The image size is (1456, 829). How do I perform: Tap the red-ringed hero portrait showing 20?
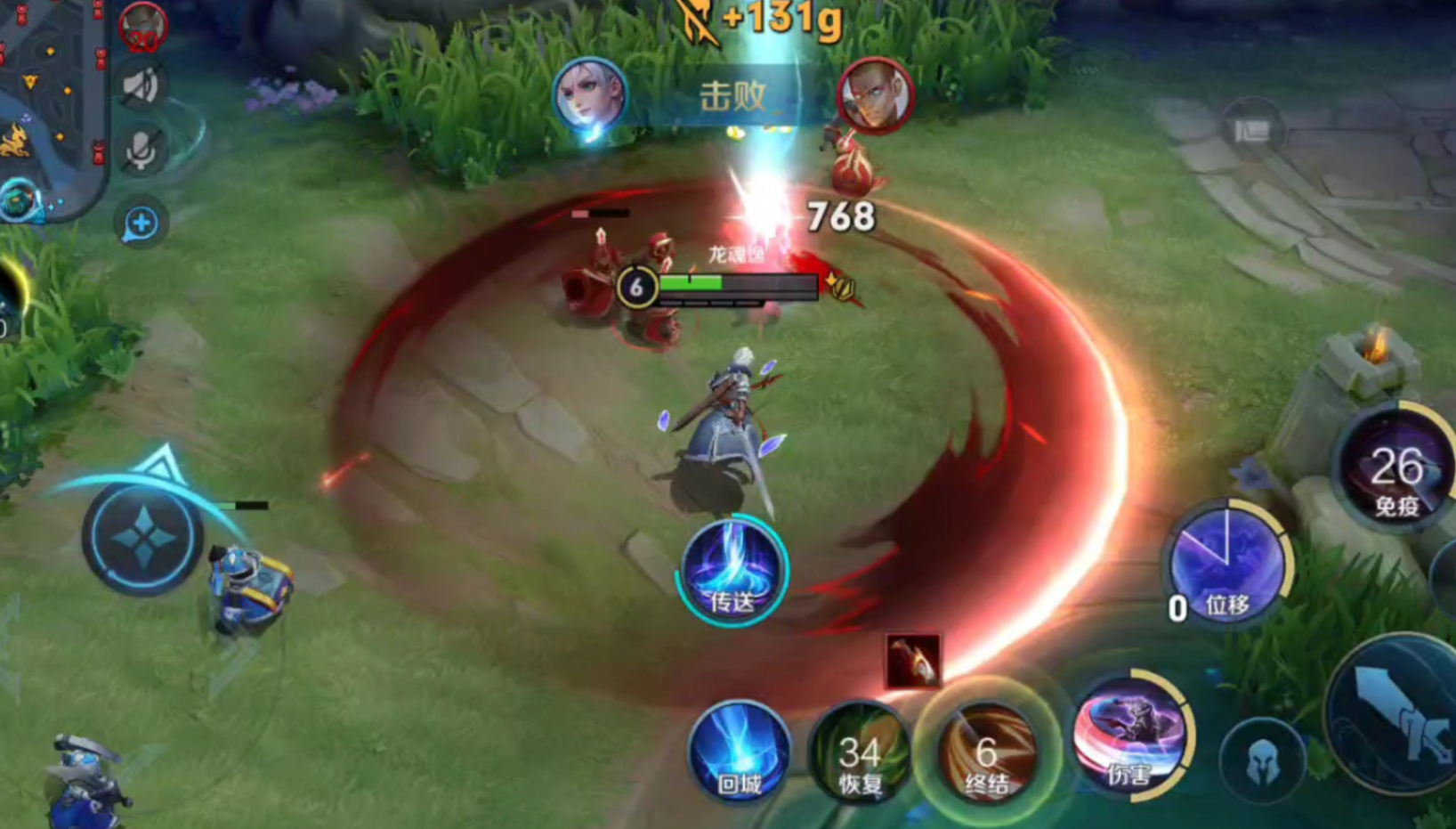[142, 27]
